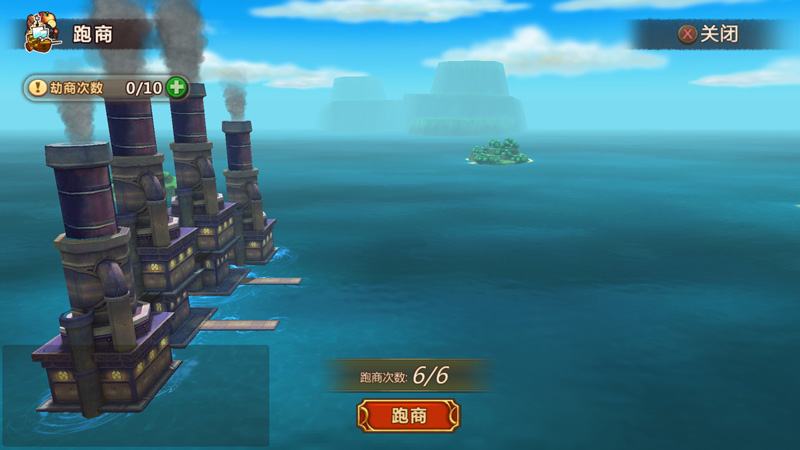Add more 劫商次数 with the green plus
The height and width of the screenshot is (450, 800).
pyautogui.click(x=177, y=87)
